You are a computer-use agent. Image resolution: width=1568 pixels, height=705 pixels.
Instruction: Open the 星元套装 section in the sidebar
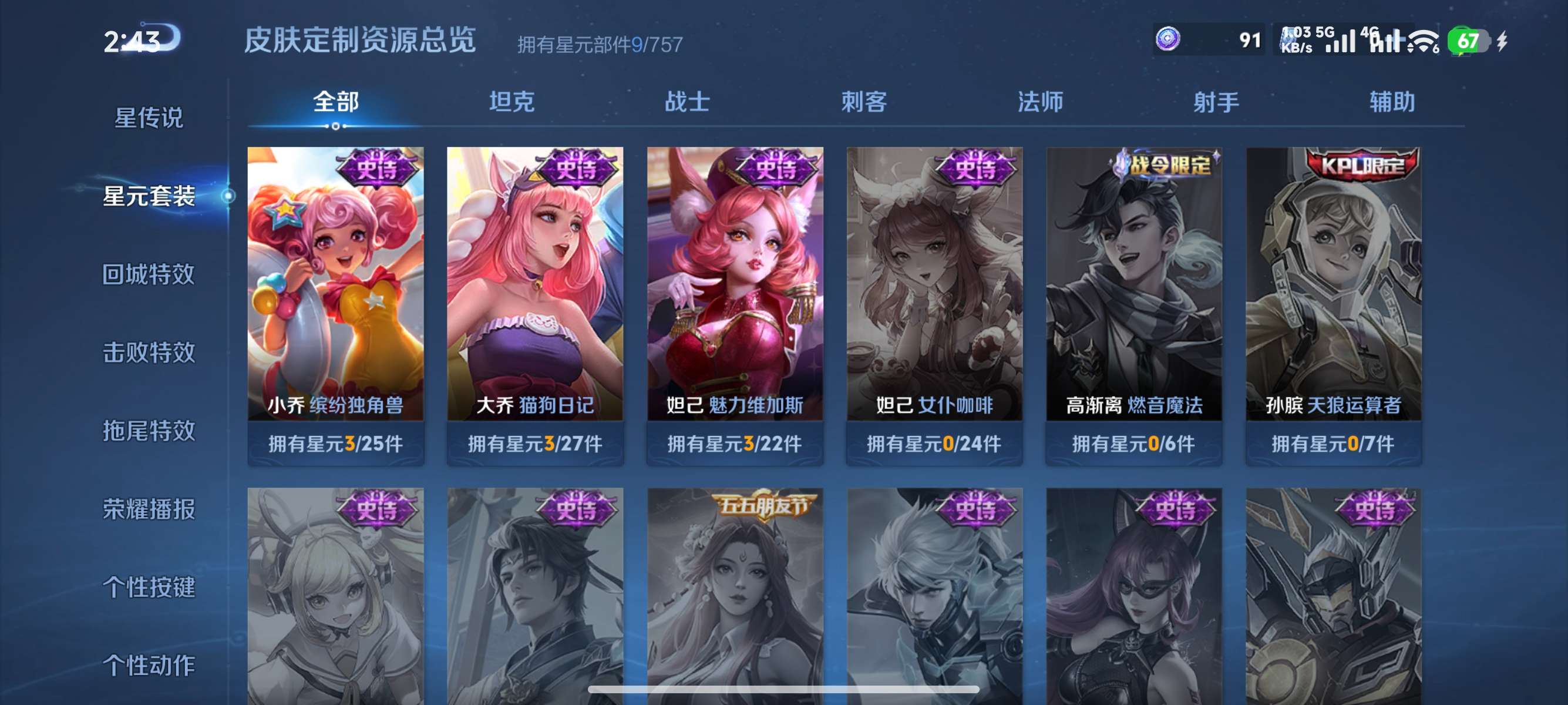(x=149, y=197)
